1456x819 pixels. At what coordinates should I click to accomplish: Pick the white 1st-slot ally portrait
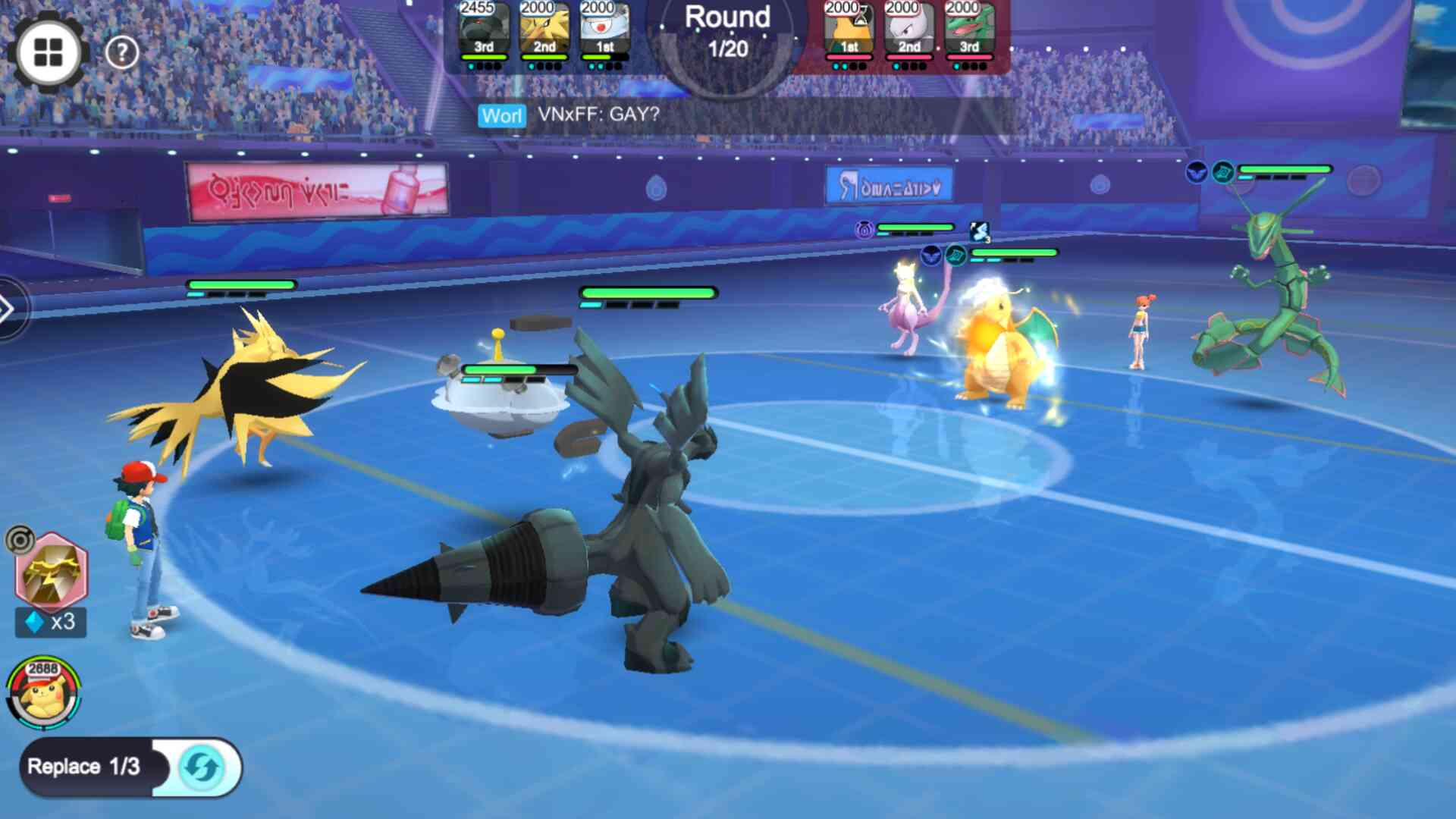click(x=604, y=30)
